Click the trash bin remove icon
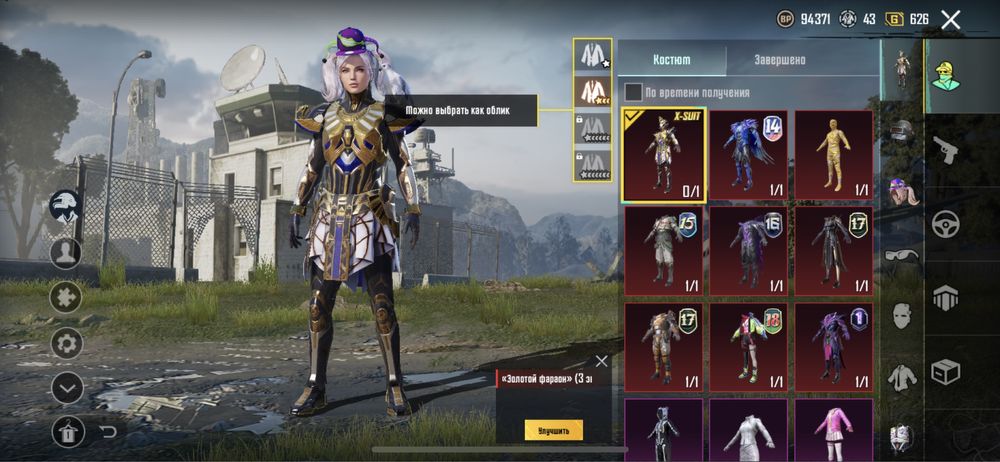Screen dimensions: 1000x462 point(67,431)
